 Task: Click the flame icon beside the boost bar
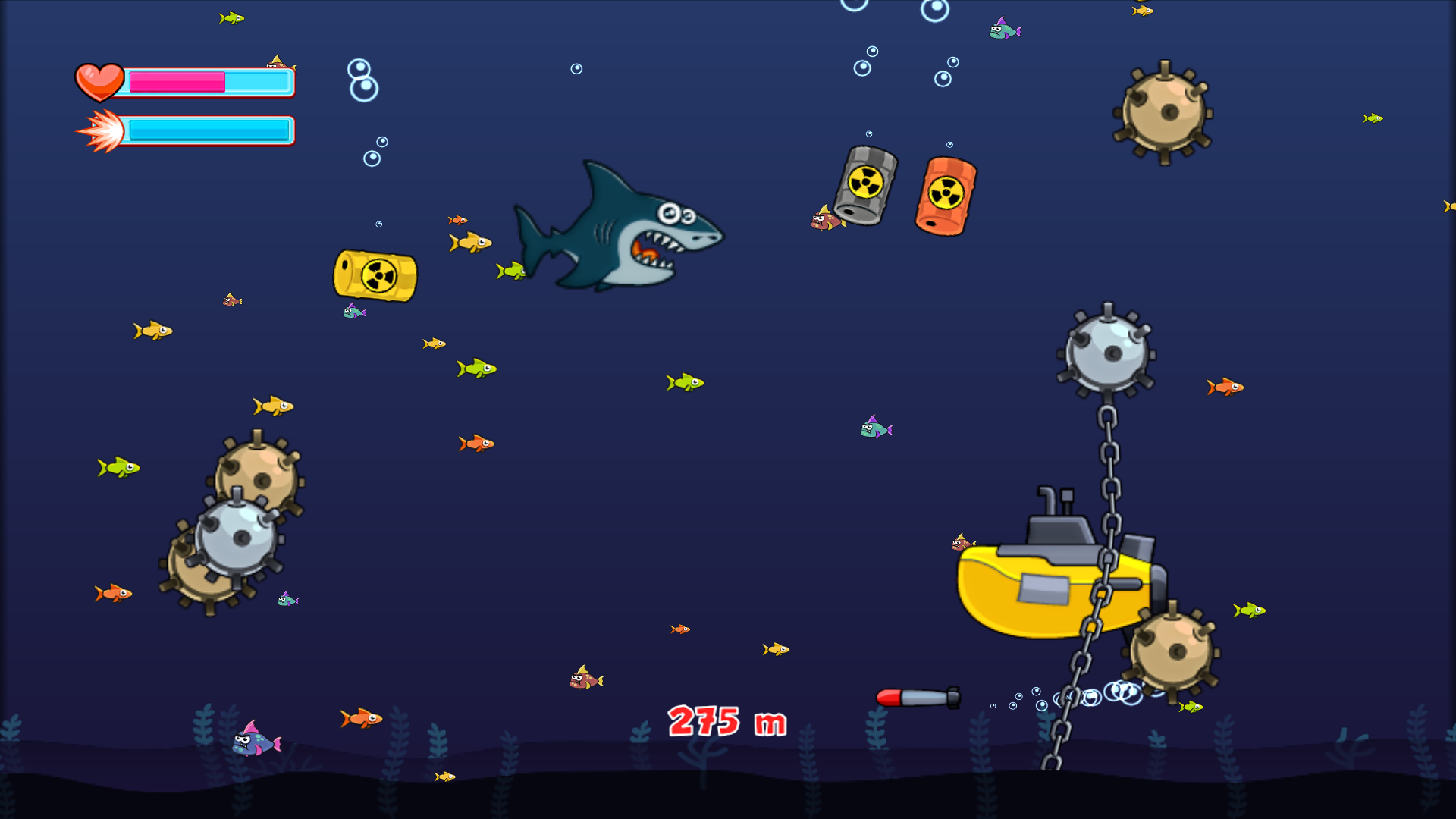101,129
